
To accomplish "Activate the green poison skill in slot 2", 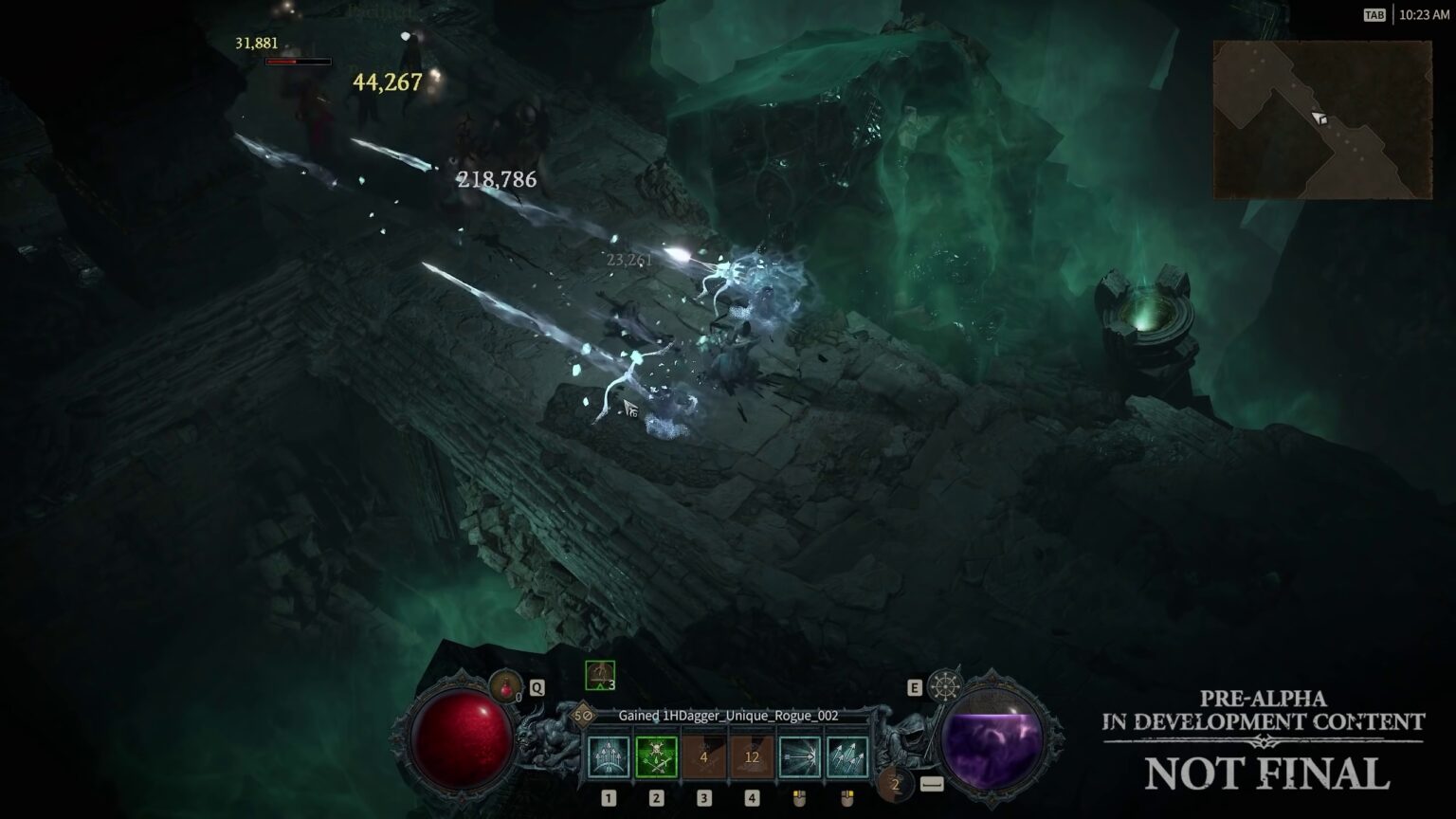I will [x=655, y=756].
